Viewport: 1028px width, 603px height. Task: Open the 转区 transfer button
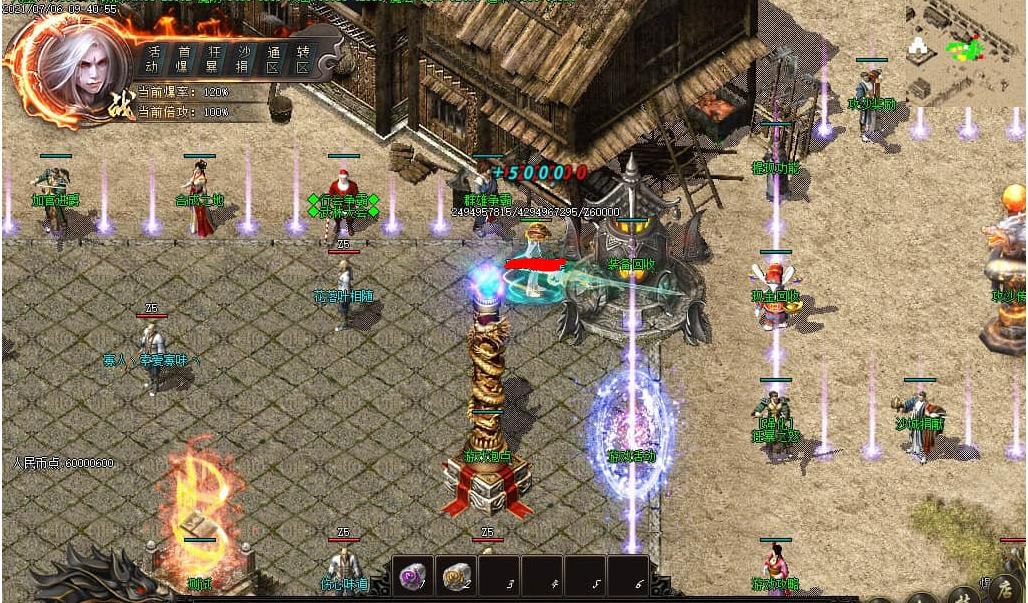[303, 59]
